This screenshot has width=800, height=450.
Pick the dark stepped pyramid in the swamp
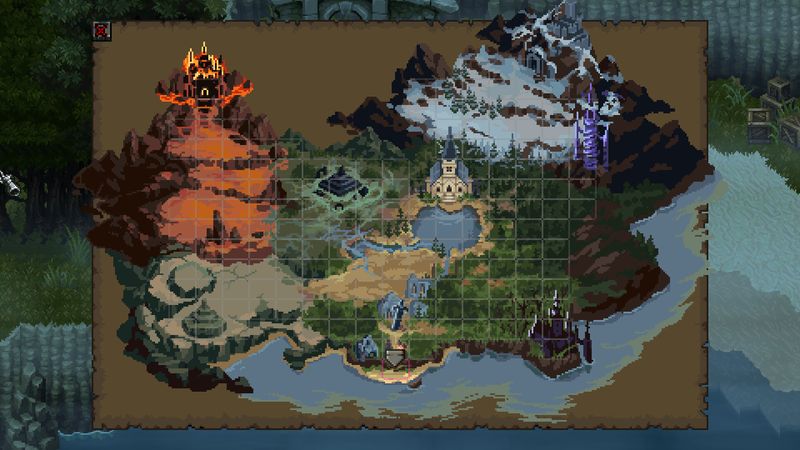coord(335,182)
